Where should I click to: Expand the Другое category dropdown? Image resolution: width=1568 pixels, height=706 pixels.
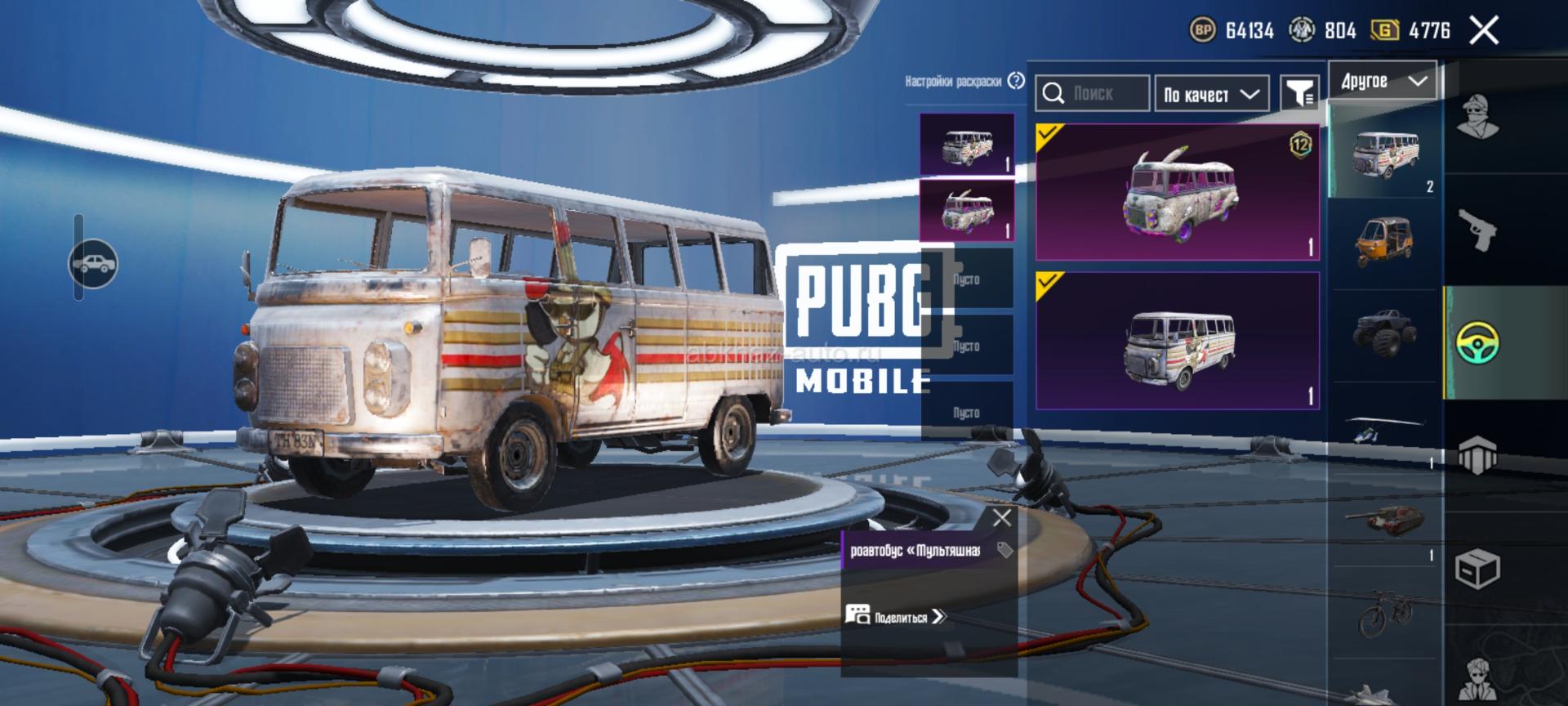pos(1383,81)
